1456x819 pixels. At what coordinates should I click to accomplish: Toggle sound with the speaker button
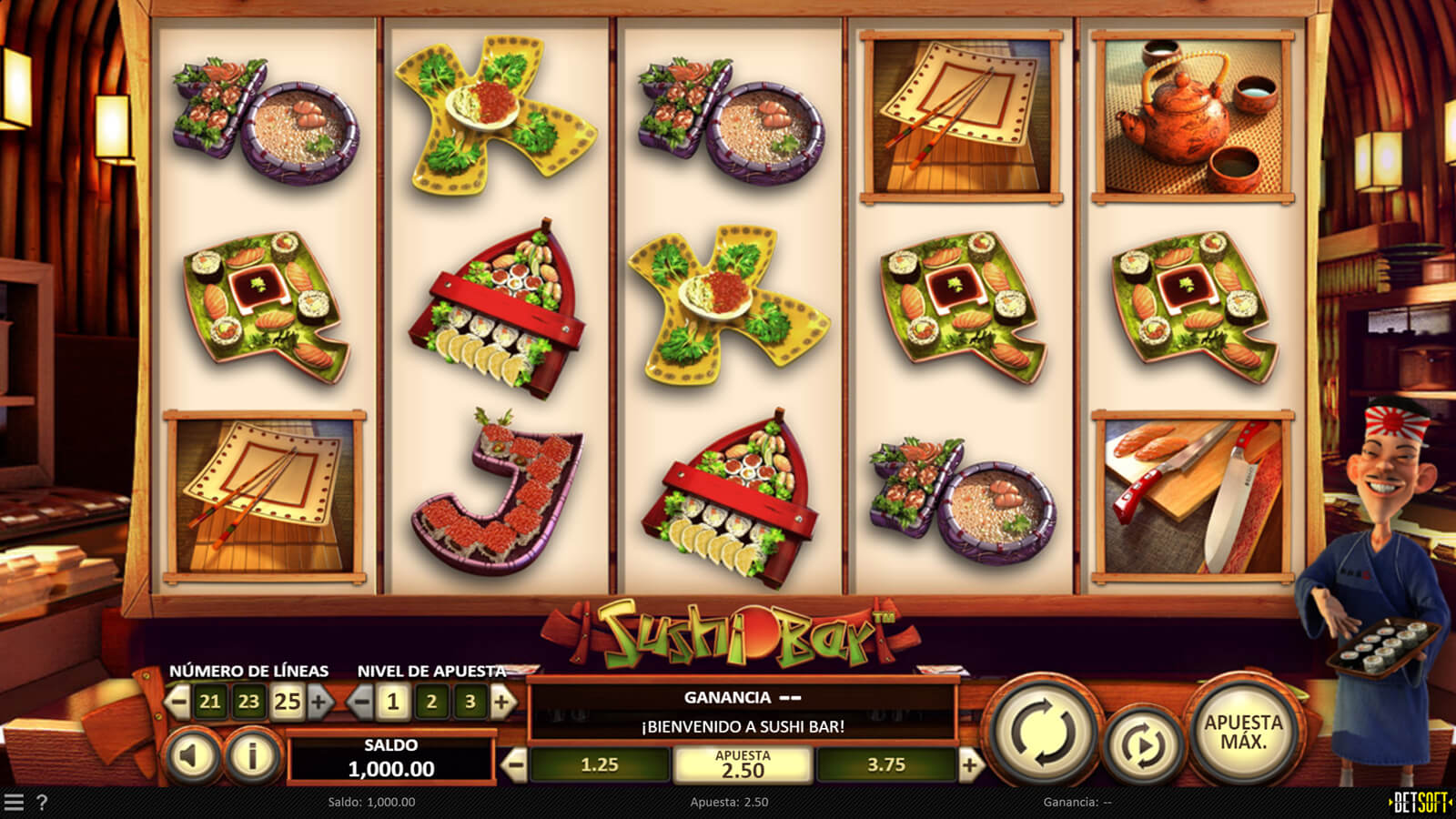pyautogui.click(x=193, y=755)
